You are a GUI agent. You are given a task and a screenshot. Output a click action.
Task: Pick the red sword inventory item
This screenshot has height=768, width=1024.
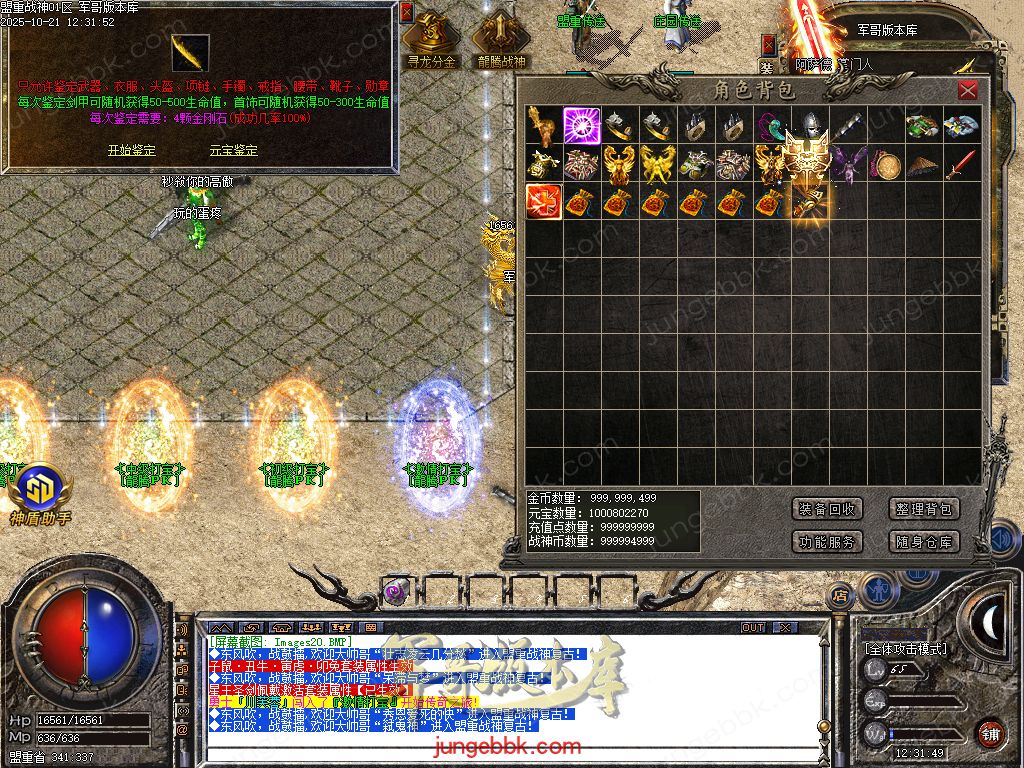961,164
